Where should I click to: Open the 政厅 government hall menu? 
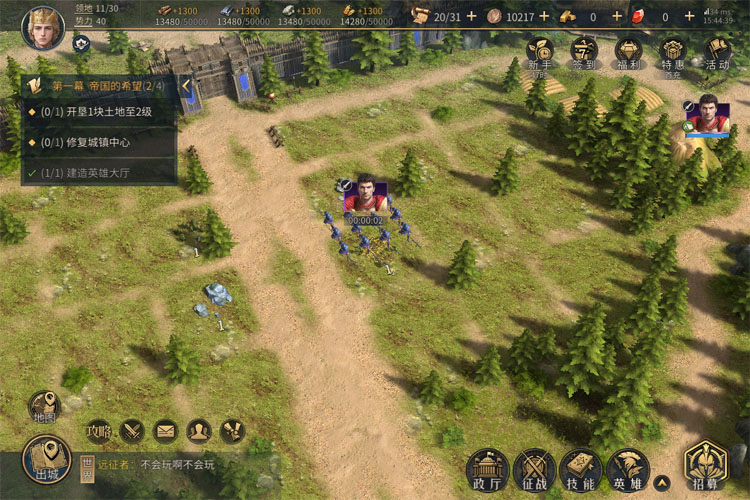tap(488, 468)
